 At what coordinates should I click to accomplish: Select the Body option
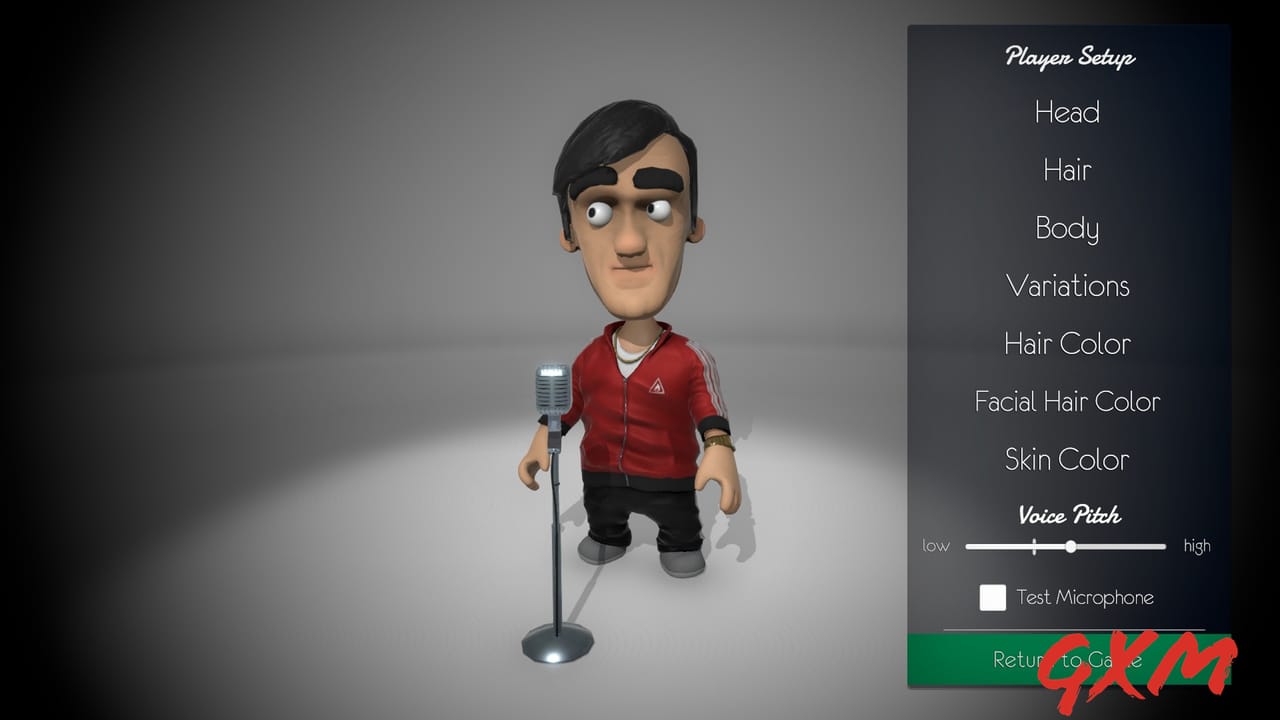(x=1067, y=228)
